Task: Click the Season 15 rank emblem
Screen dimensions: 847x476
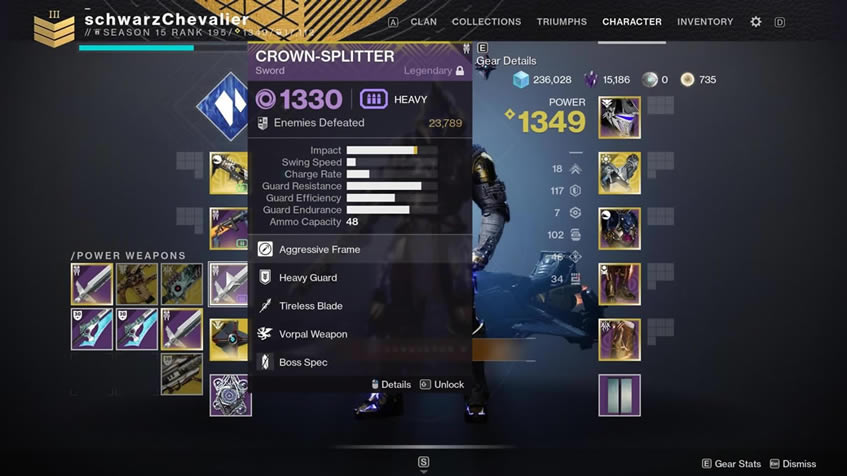Action: tap(54, 29)
